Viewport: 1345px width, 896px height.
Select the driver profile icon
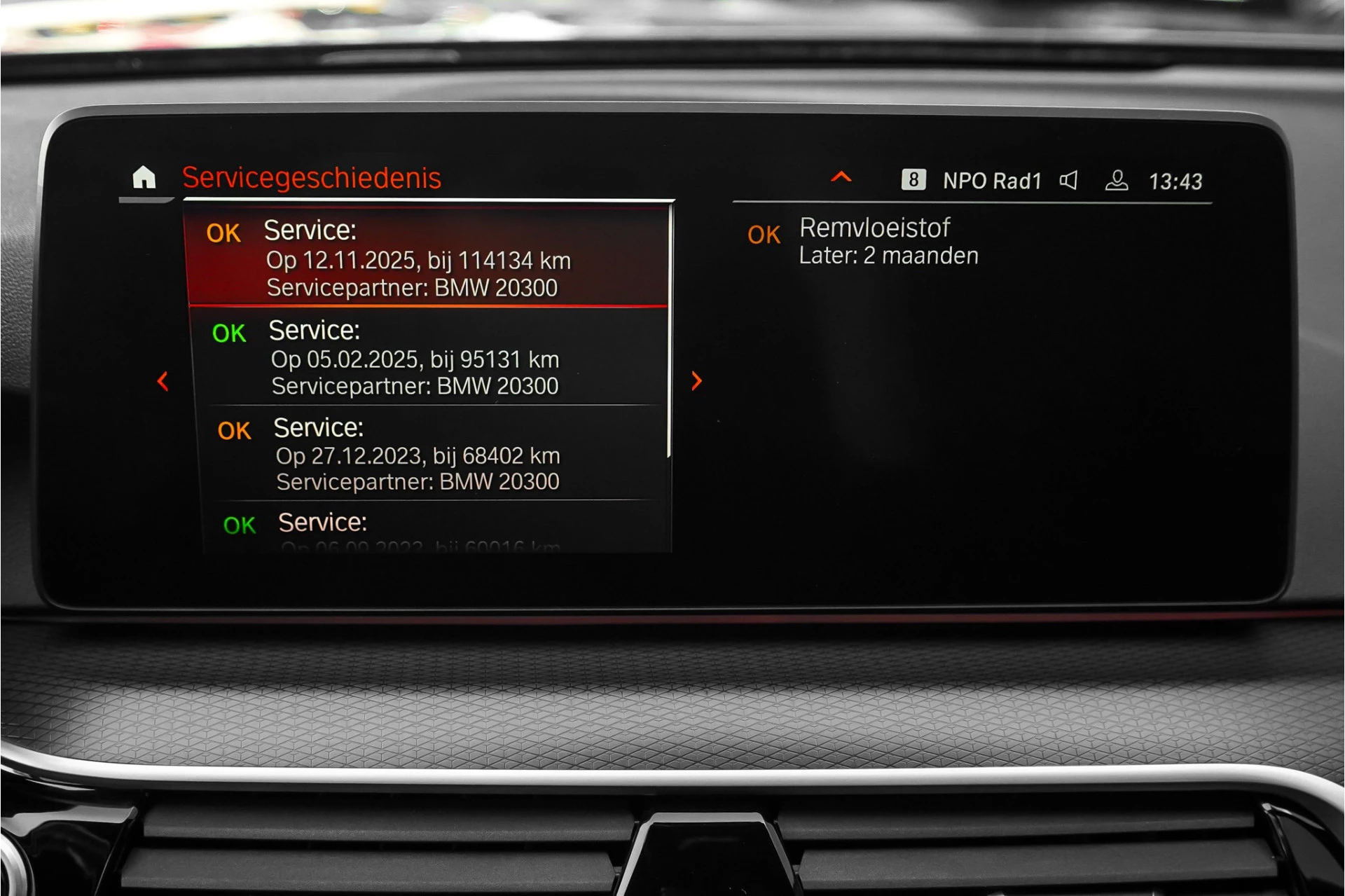coord(1117,180)
